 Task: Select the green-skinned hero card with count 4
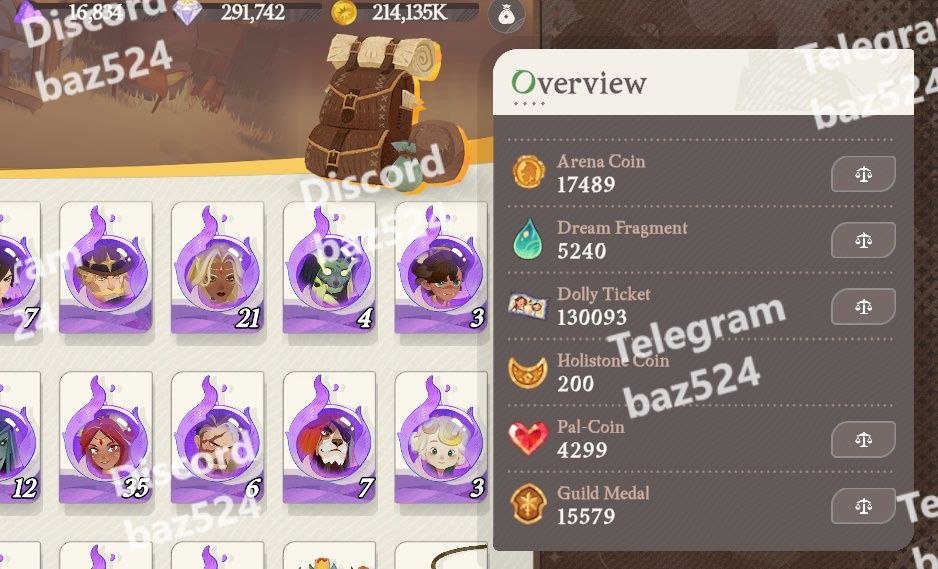[330, 266]
